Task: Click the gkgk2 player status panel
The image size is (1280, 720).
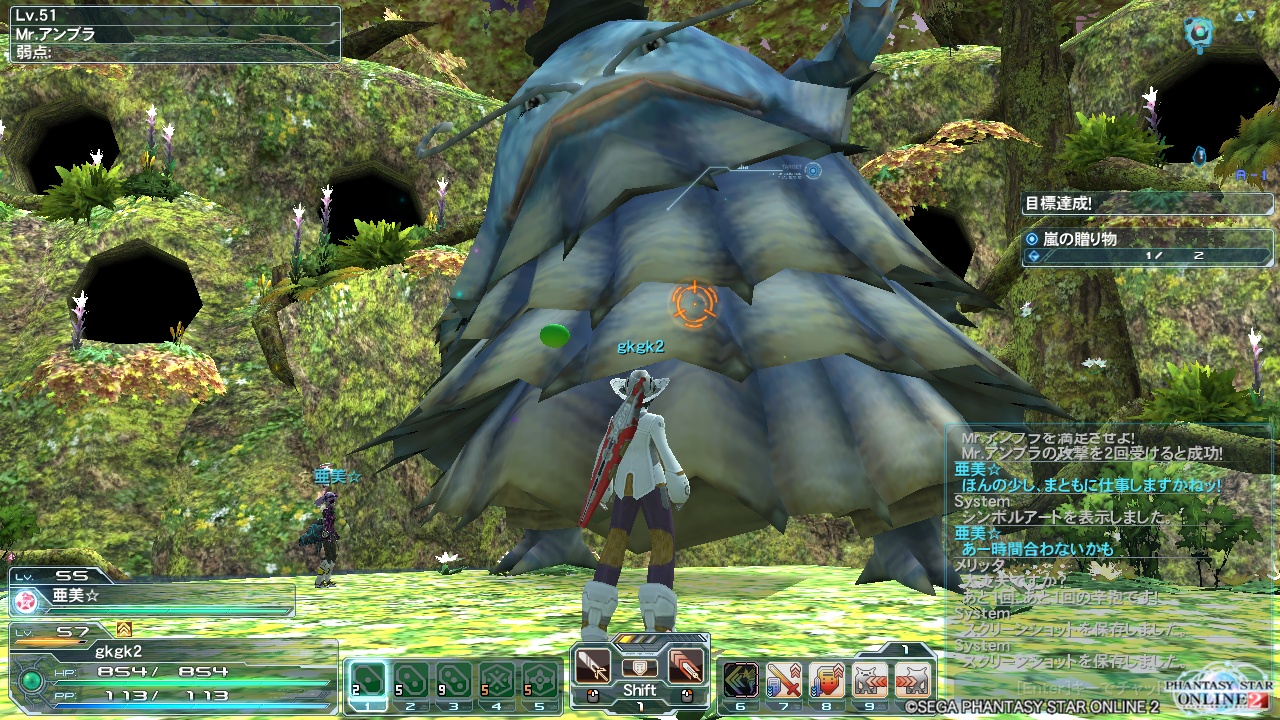Action: point(172,665)
